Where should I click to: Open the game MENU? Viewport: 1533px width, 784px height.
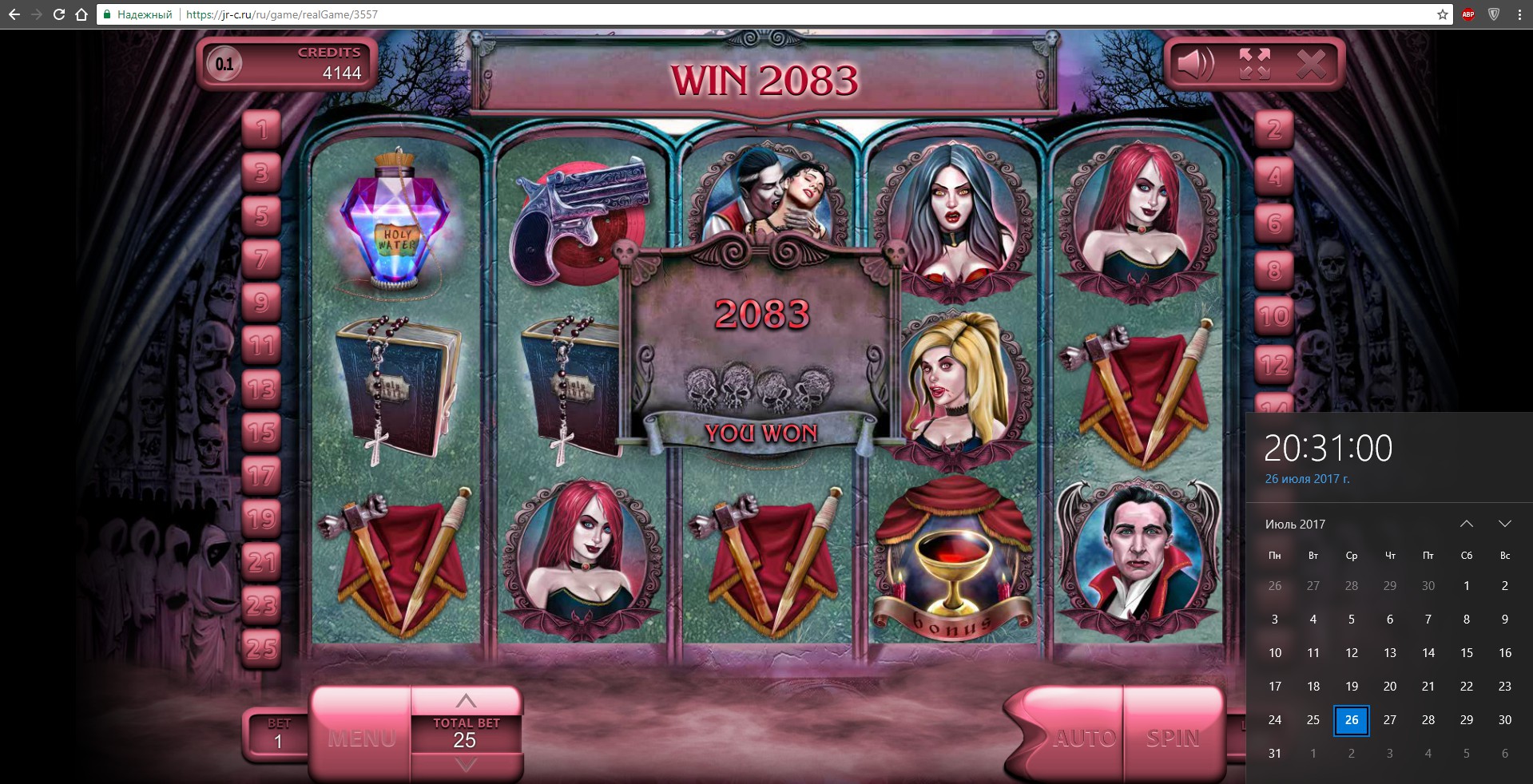coord(361,737)
